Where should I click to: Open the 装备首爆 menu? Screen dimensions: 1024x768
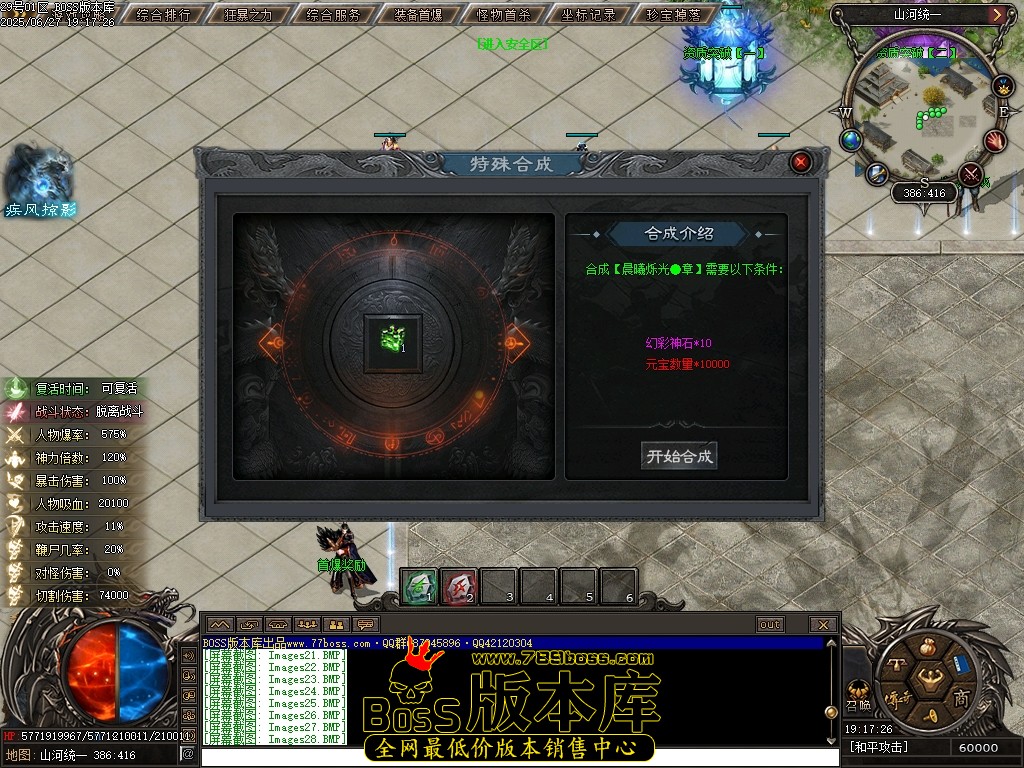419,15
